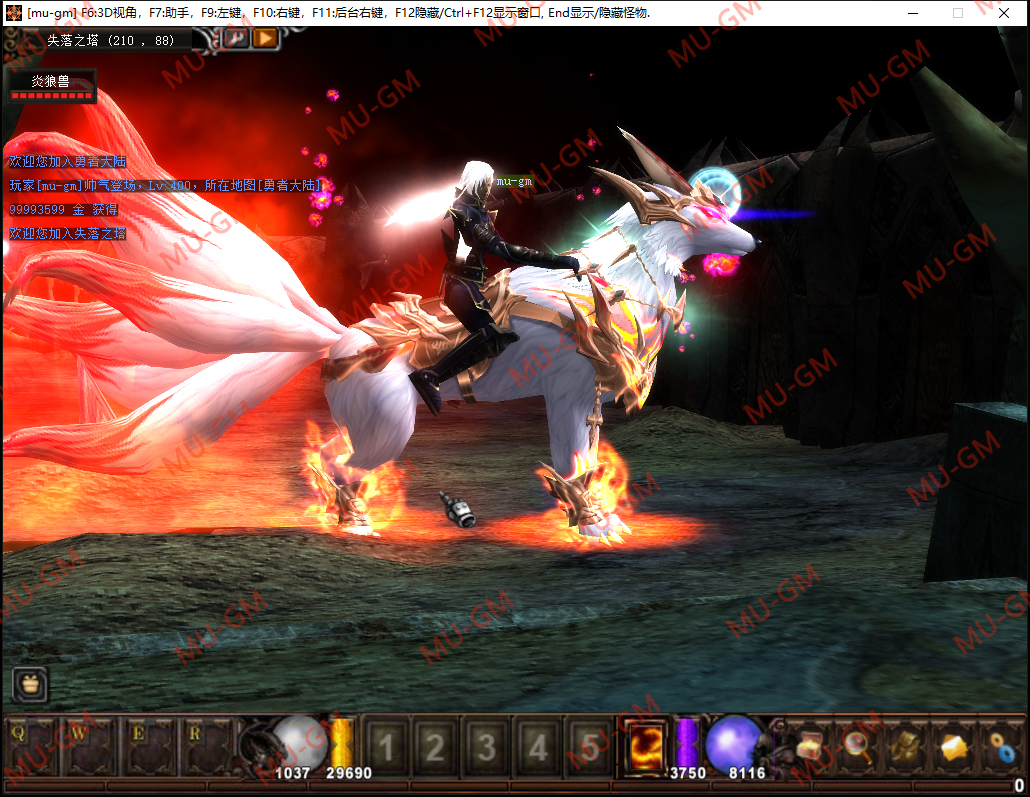Choose skill slot number 2
This screenshot has width=1030, height=797.
click(x=435, y=747)
